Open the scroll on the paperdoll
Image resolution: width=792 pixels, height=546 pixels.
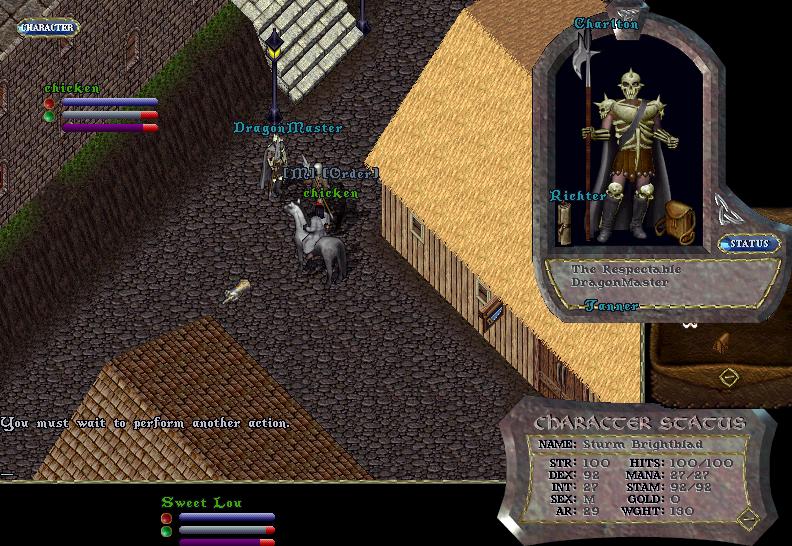tap(564, 228)
